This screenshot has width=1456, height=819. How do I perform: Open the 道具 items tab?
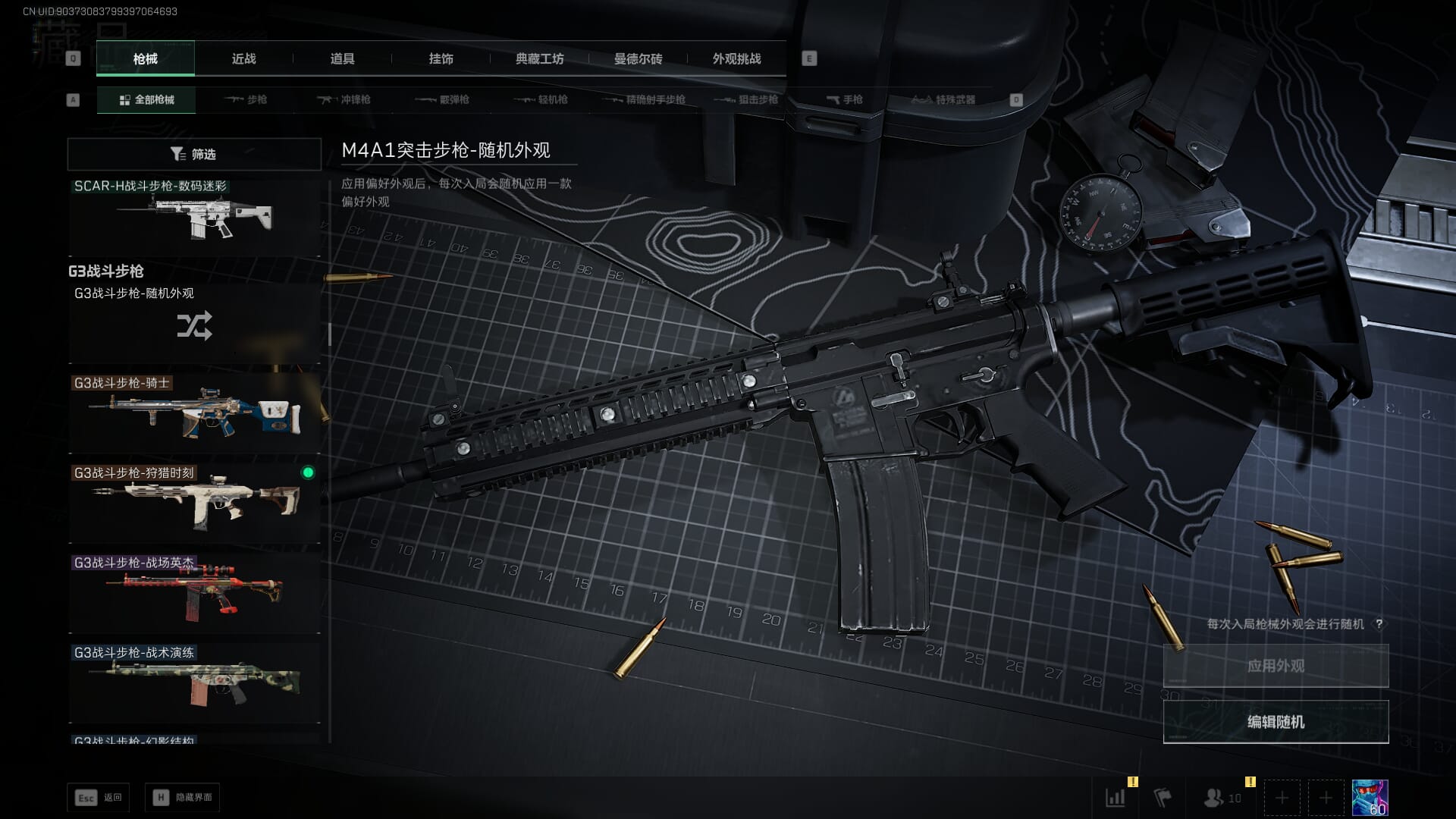tap(342, 58)
